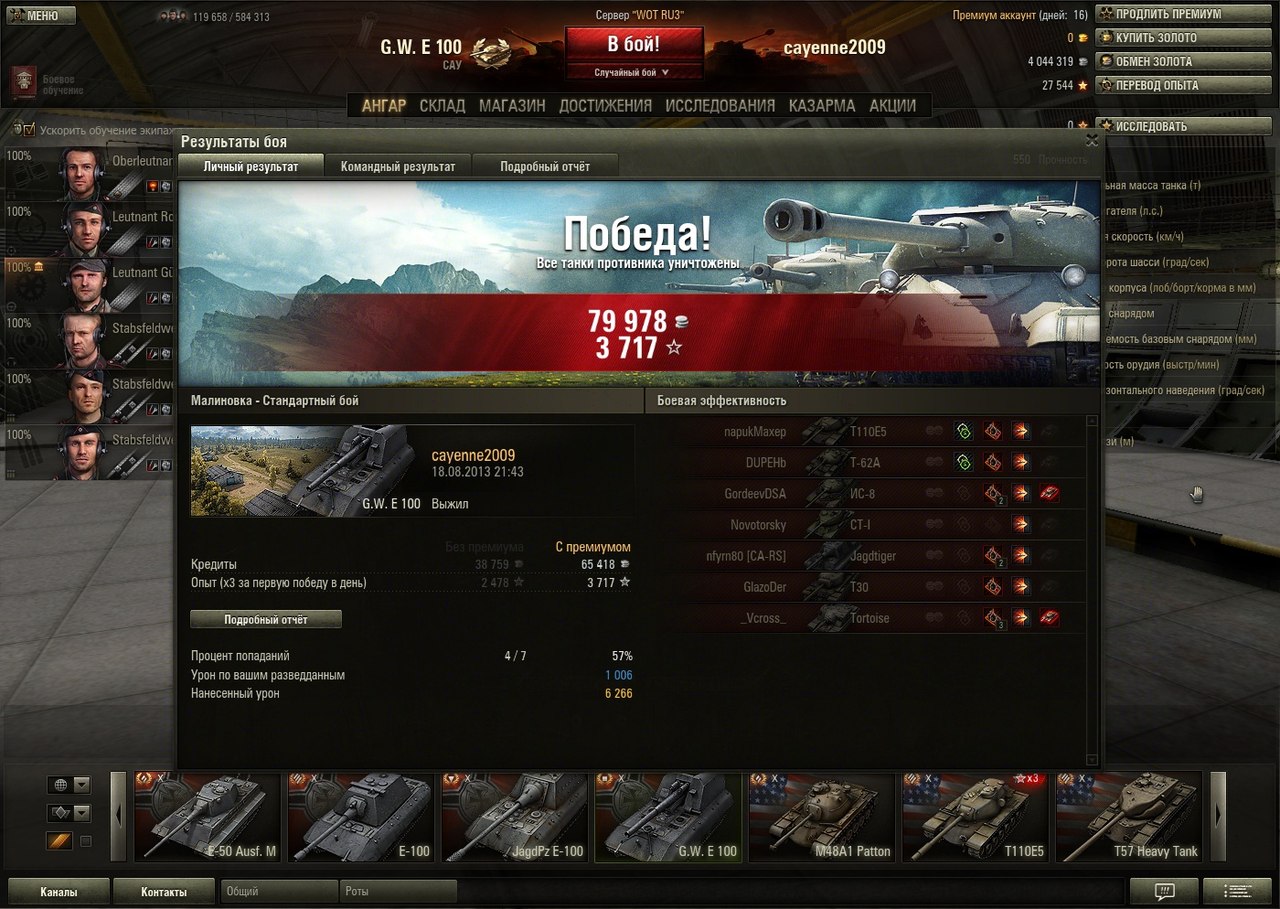Toggle the checkbox beside the premium filter
The height and width of the screenshot is (909, 1280).
pos(86,842)
